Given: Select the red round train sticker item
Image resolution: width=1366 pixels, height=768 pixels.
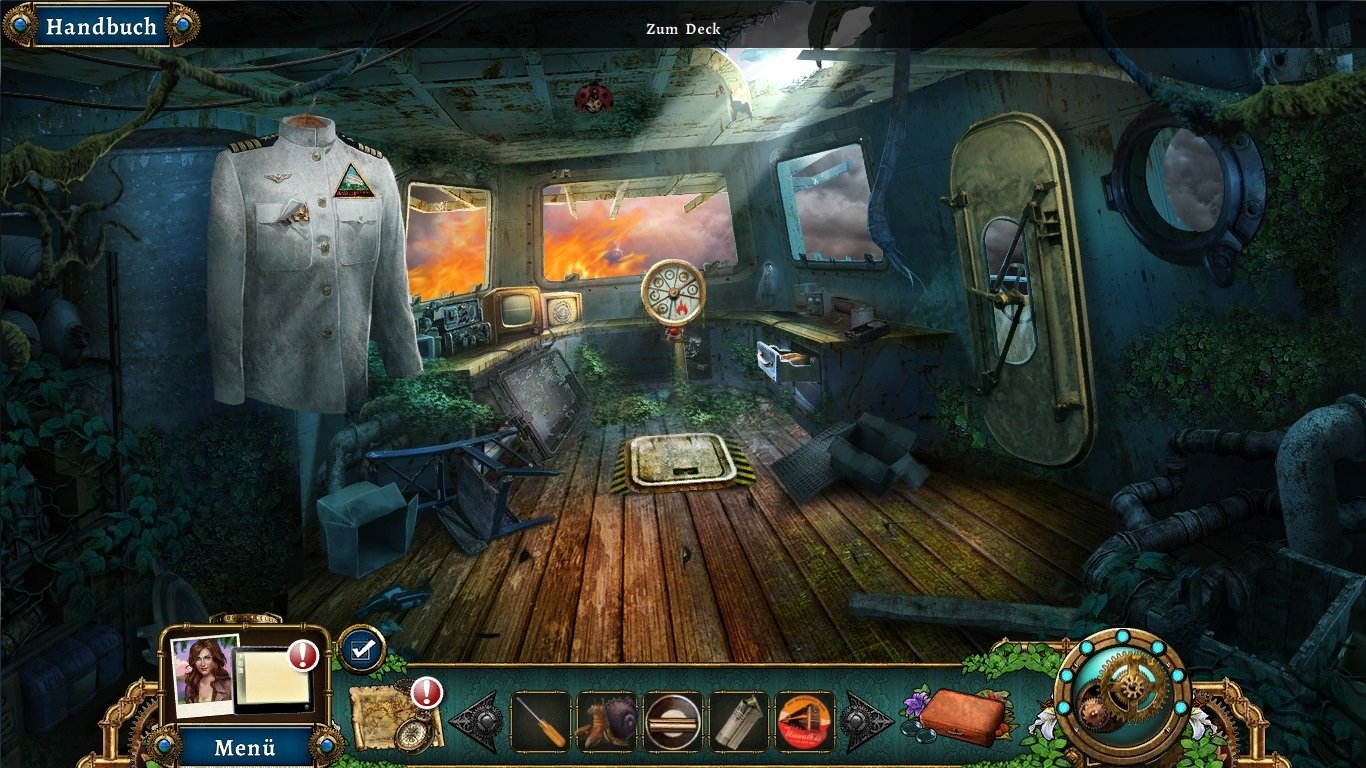Looking at the screenshot, I should coord(804,721).
